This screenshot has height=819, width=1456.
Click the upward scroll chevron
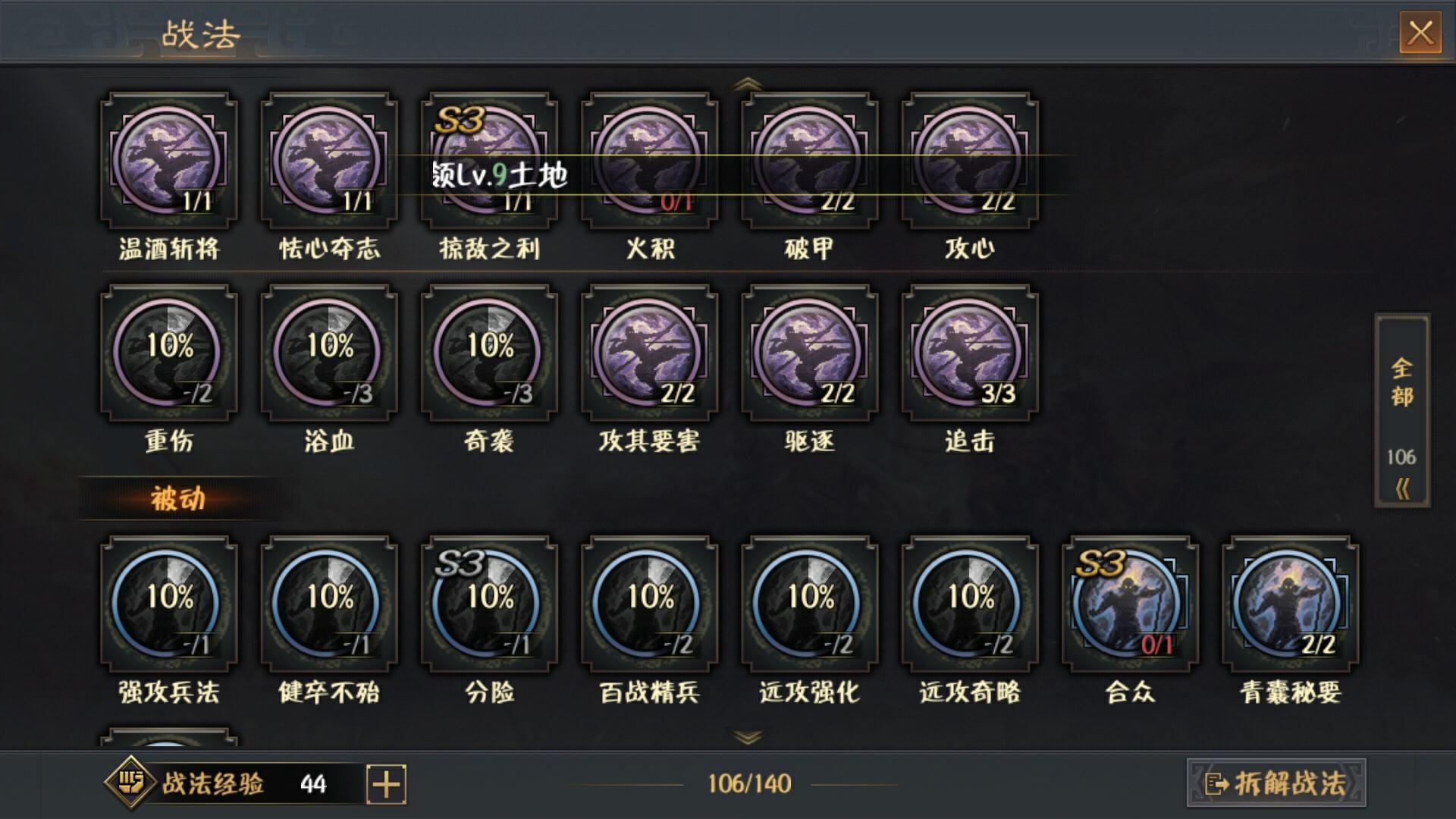745,83
